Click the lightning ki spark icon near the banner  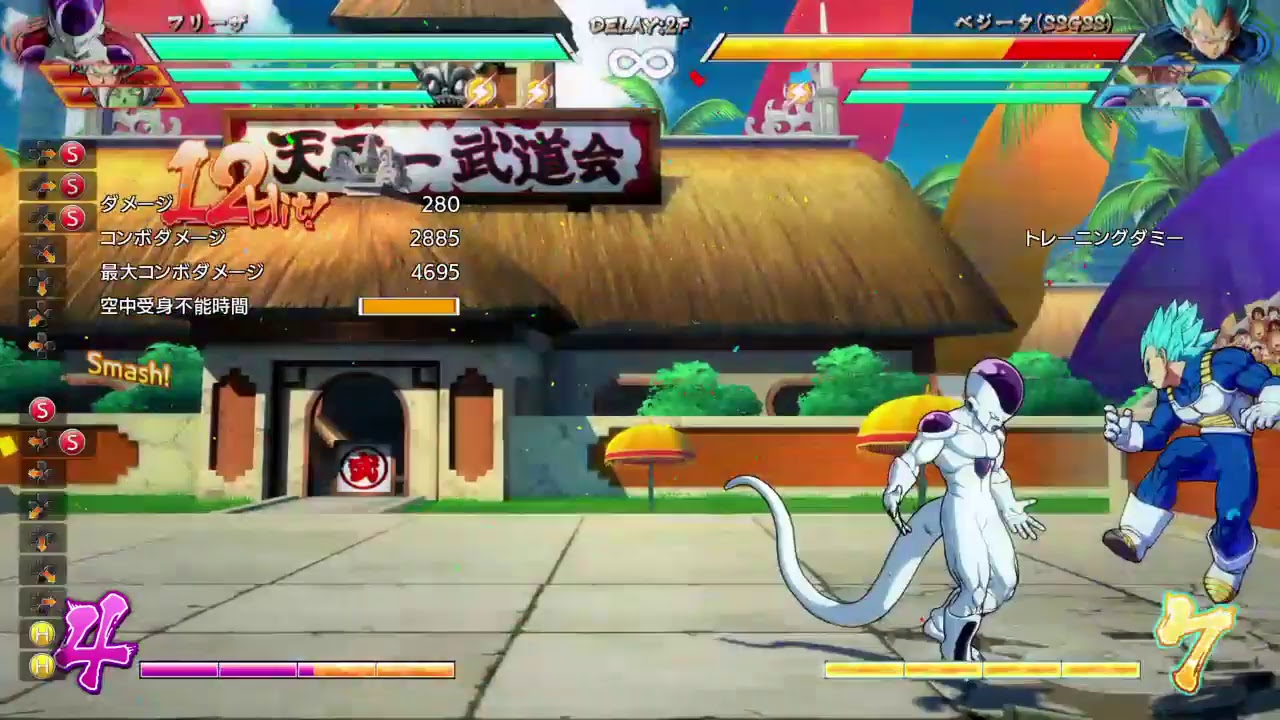(x=480, y=88)
